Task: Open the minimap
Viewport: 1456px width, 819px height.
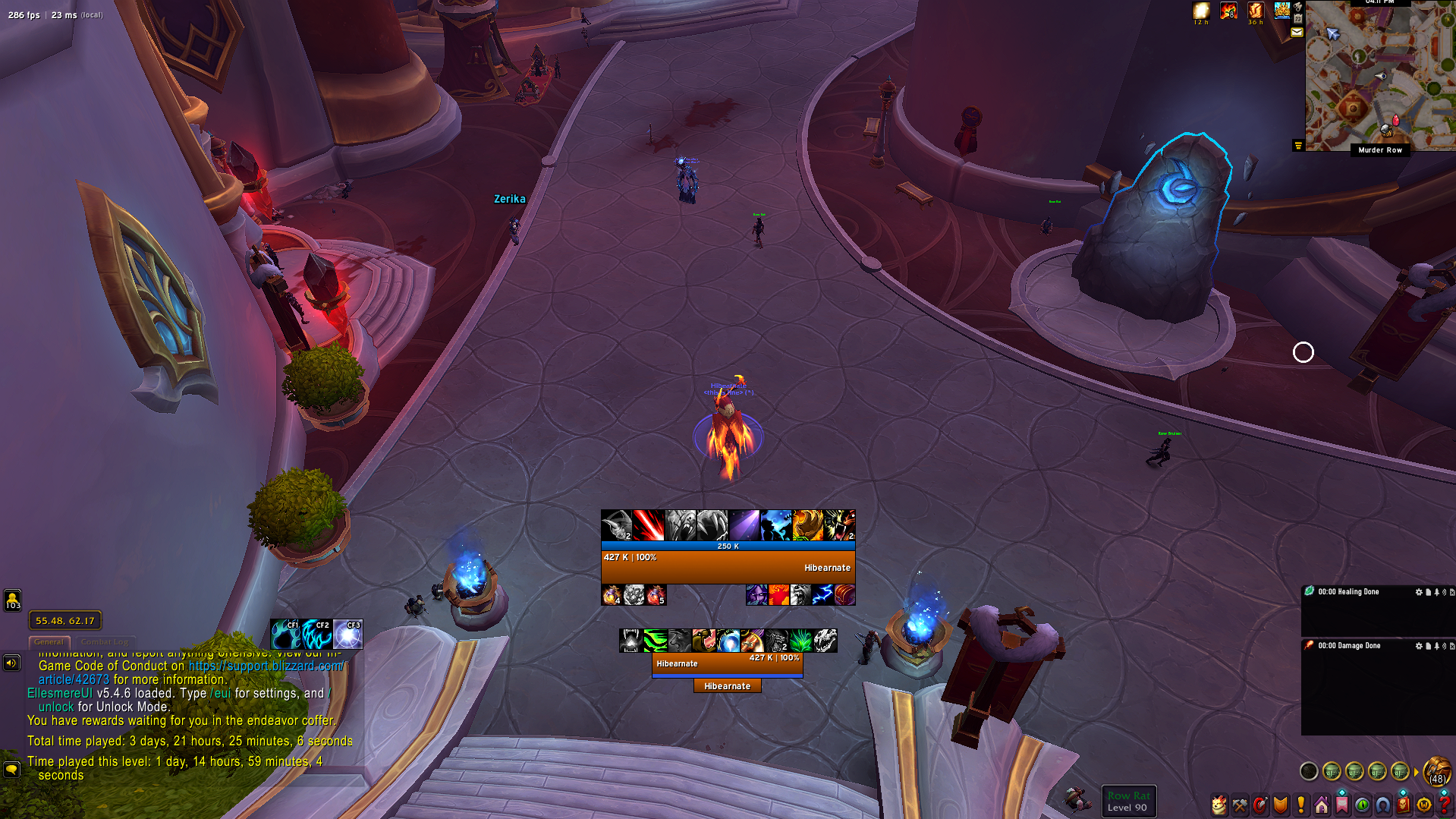Action: (1379, 76)
